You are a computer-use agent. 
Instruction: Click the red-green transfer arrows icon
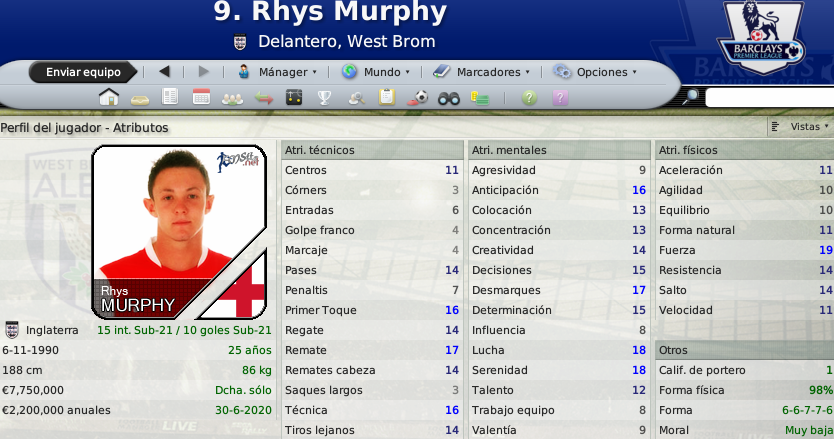(x=263, y=97)
